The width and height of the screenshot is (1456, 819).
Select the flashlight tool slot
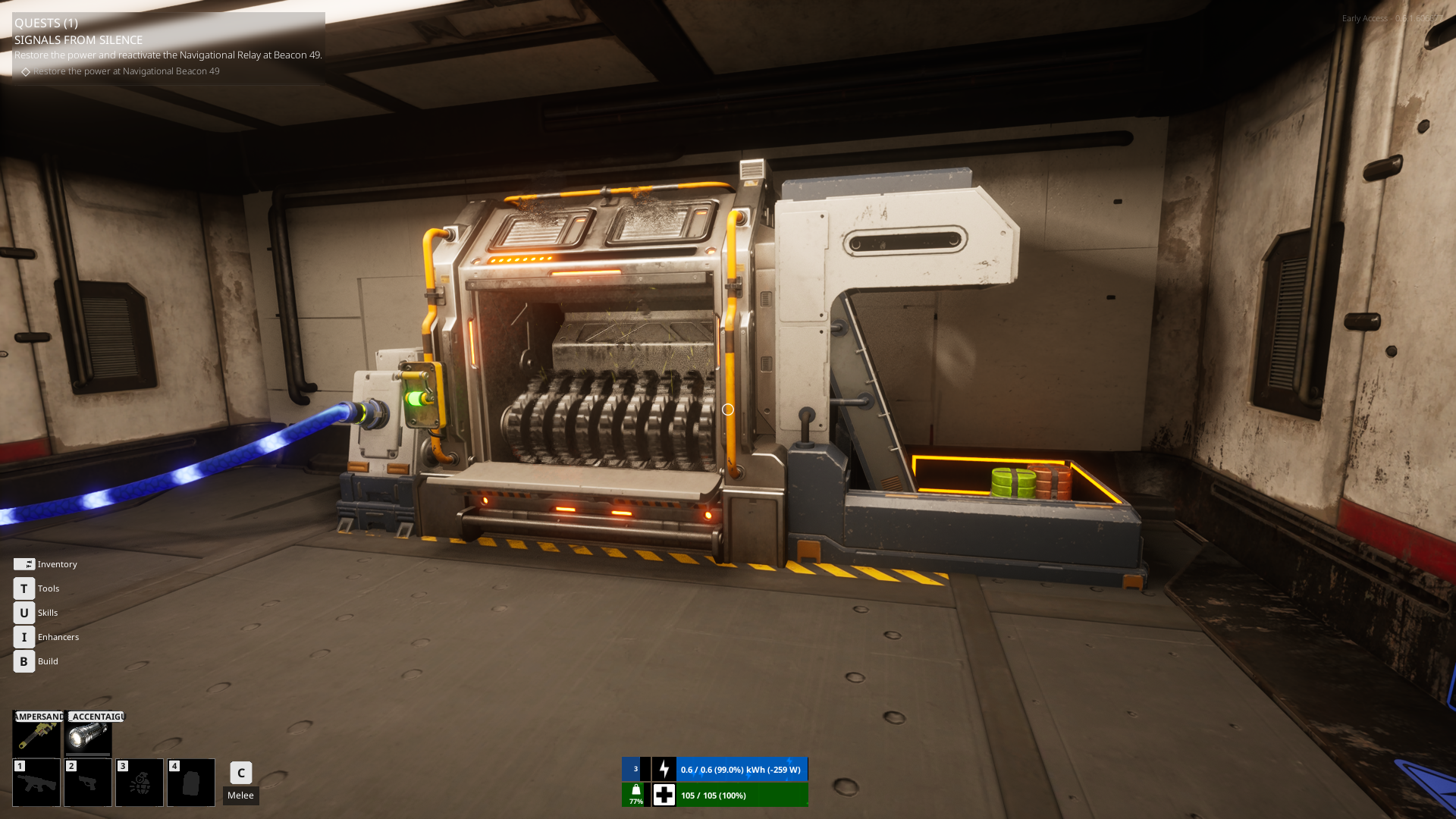pos(88,736)
